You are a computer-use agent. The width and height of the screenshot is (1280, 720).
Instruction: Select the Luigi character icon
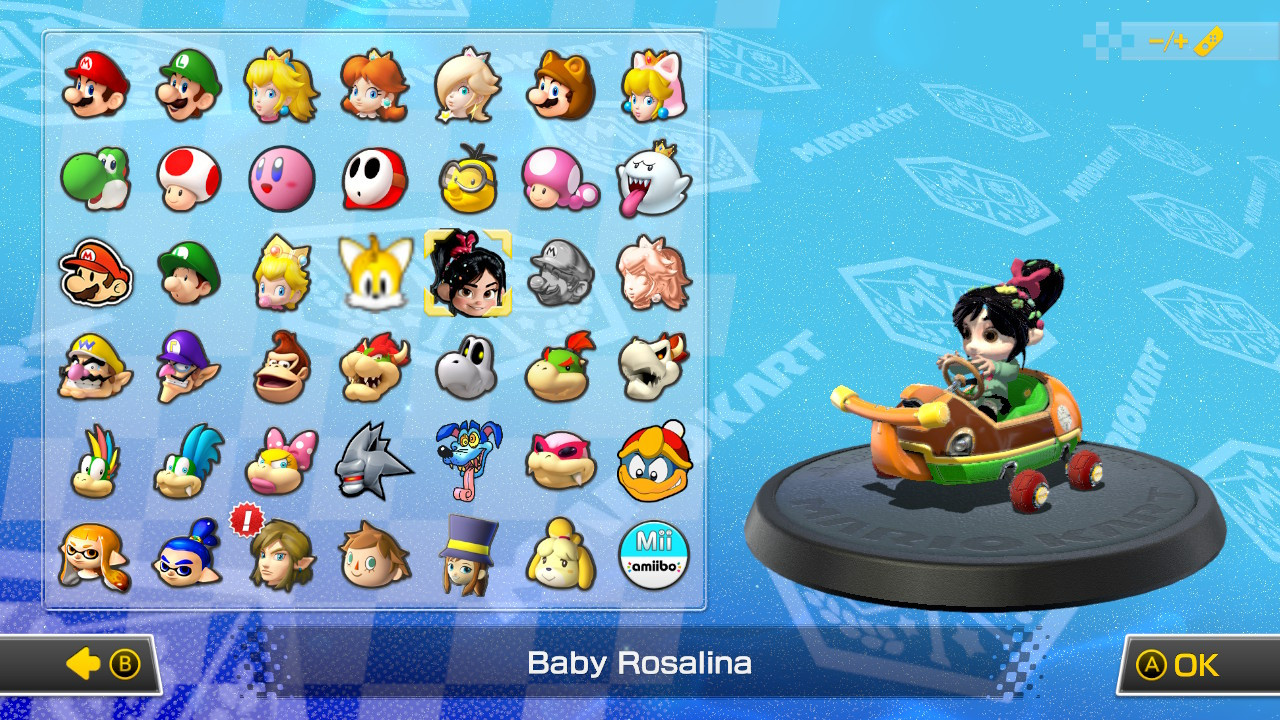point(189,85)
